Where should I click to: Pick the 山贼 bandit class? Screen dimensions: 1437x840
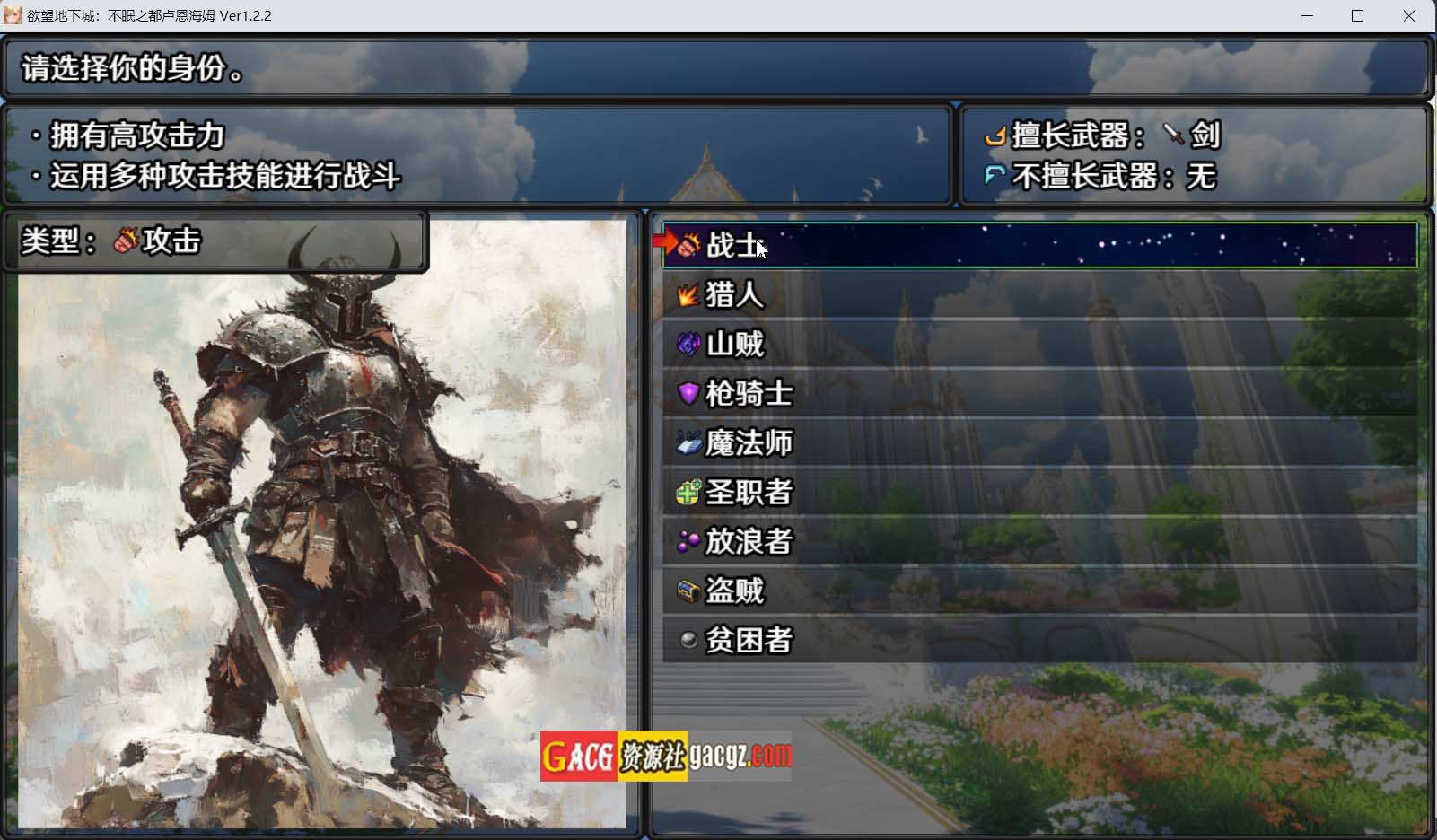[1039, 344]
